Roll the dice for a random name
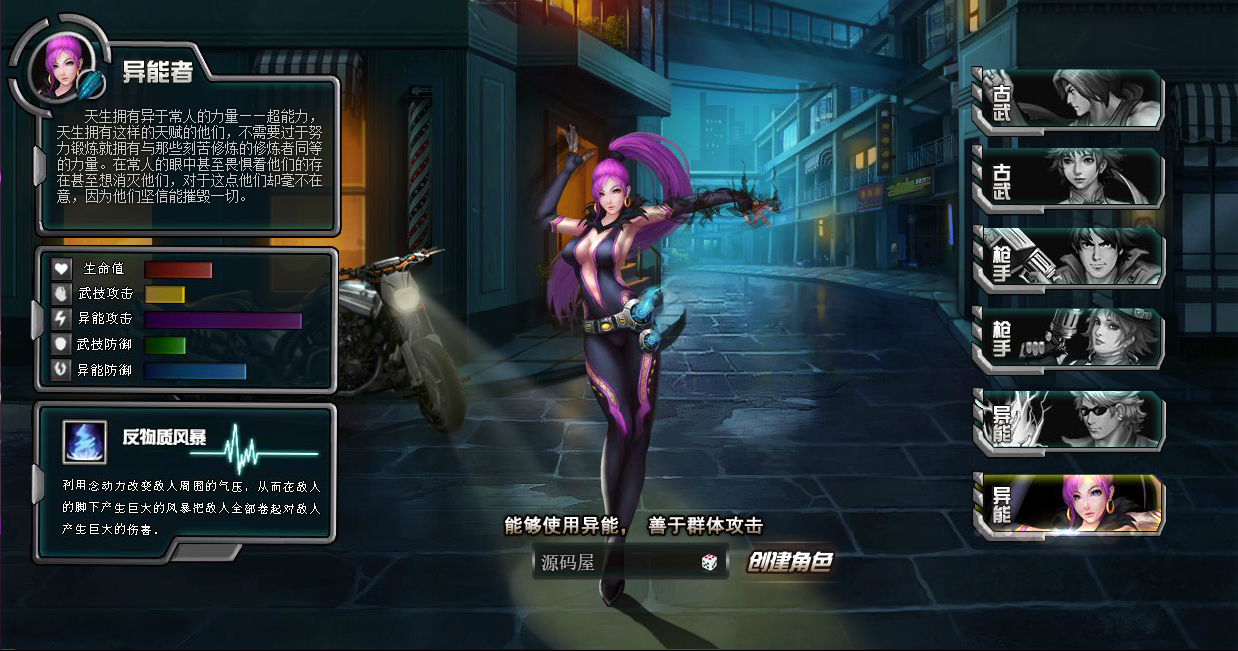 coord(709,563)
